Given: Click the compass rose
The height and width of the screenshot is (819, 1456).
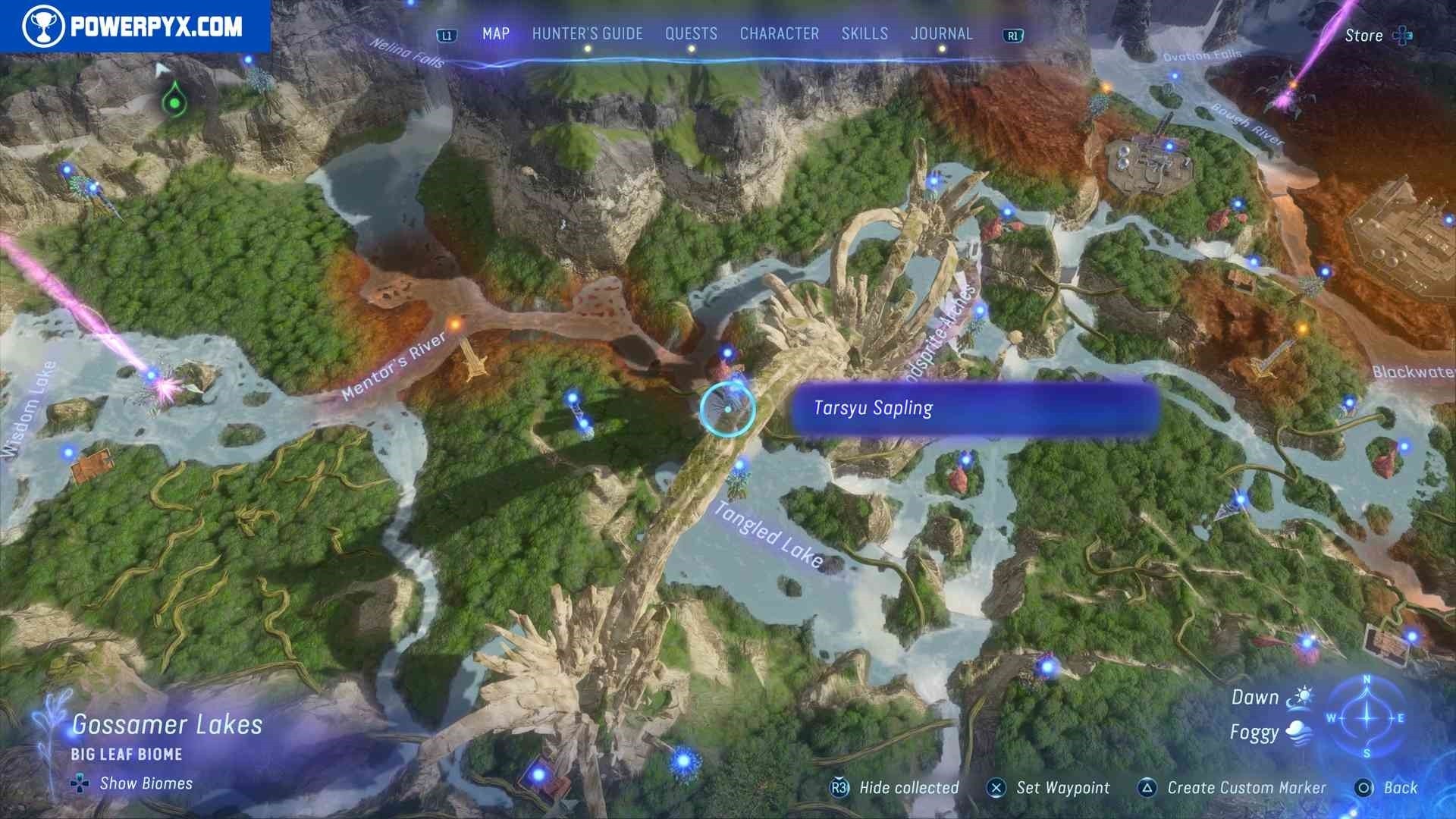Looking at the screenshot, I should point(1367,717).
